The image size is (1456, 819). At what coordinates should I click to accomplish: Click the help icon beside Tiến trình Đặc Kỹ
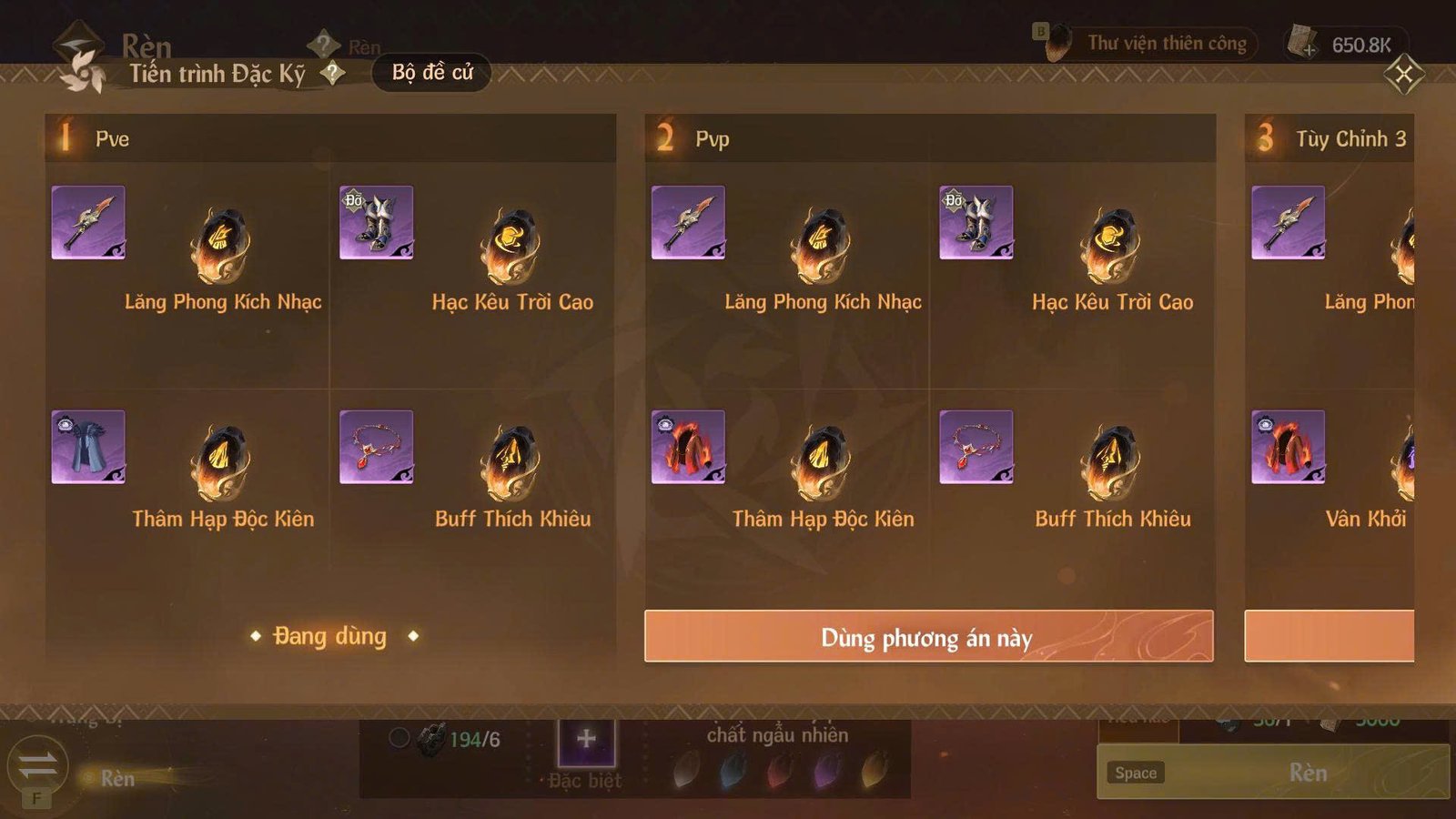(334, 74)
